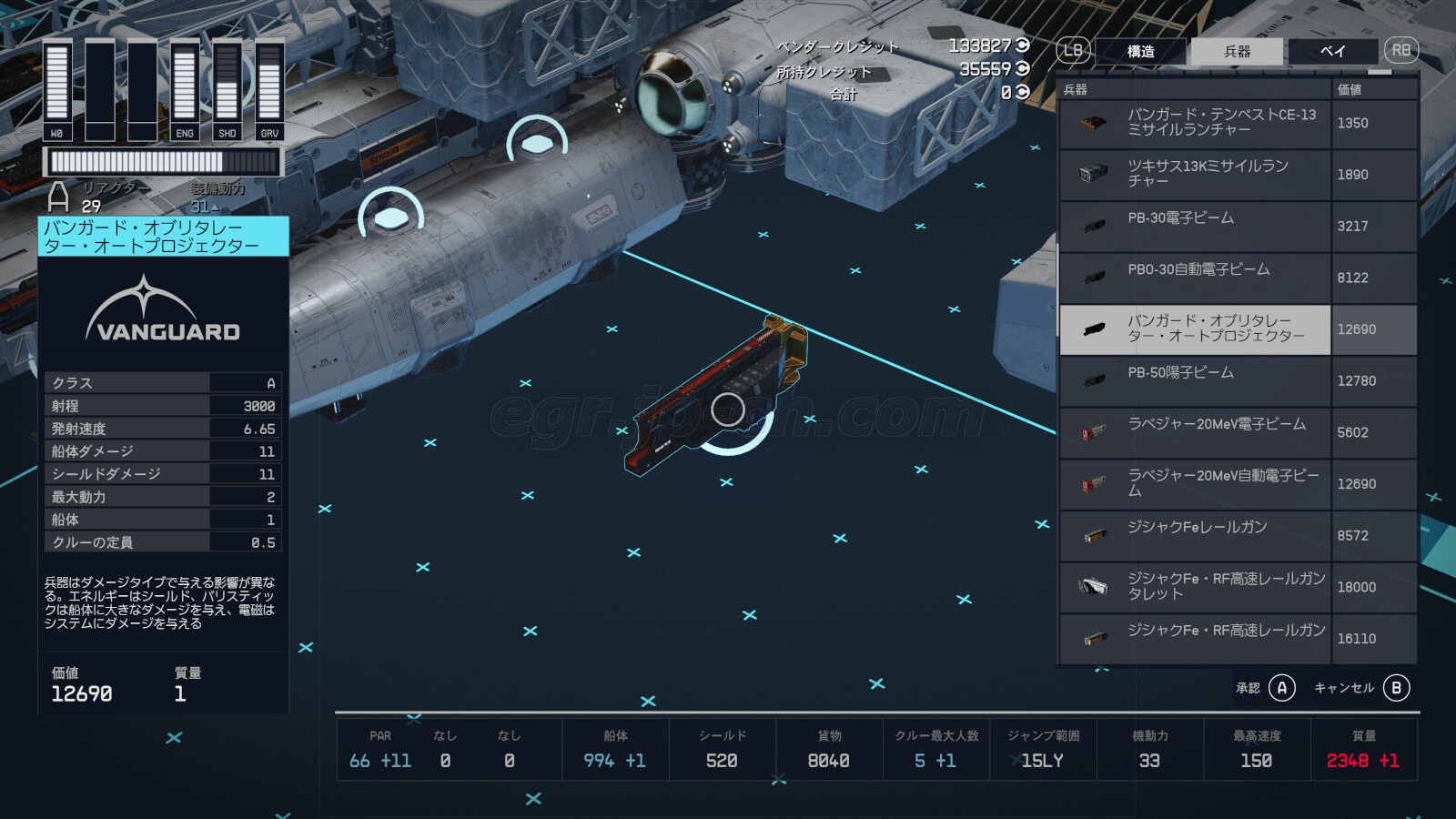The height and width of the screenshot is (819, 1456).
Task: Switch to the 構造 tab
Action: [x=1140, y=52]
